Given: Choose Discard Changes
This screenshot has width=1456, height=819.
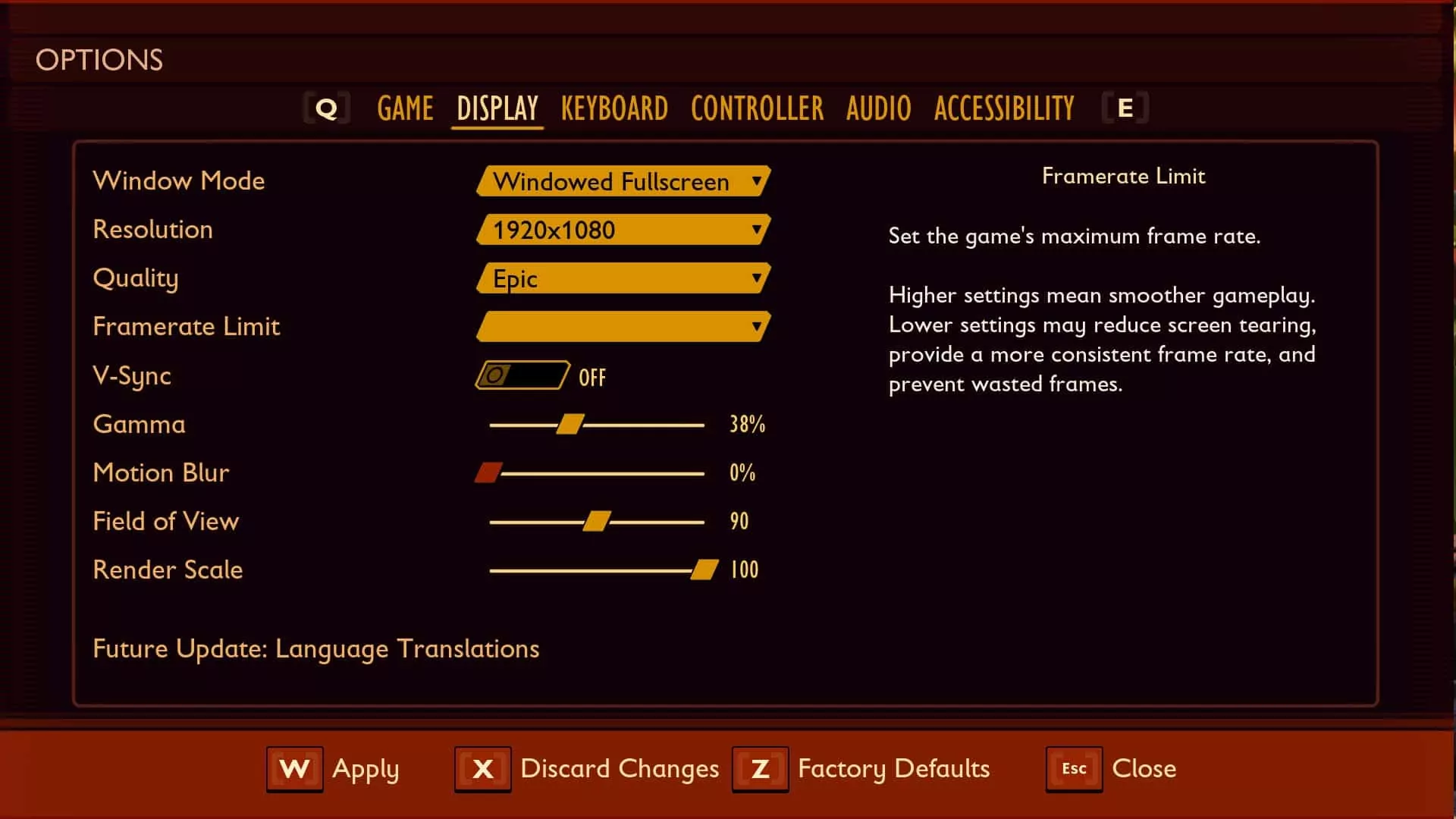Looking at the screenshot, I should point(587,769).
